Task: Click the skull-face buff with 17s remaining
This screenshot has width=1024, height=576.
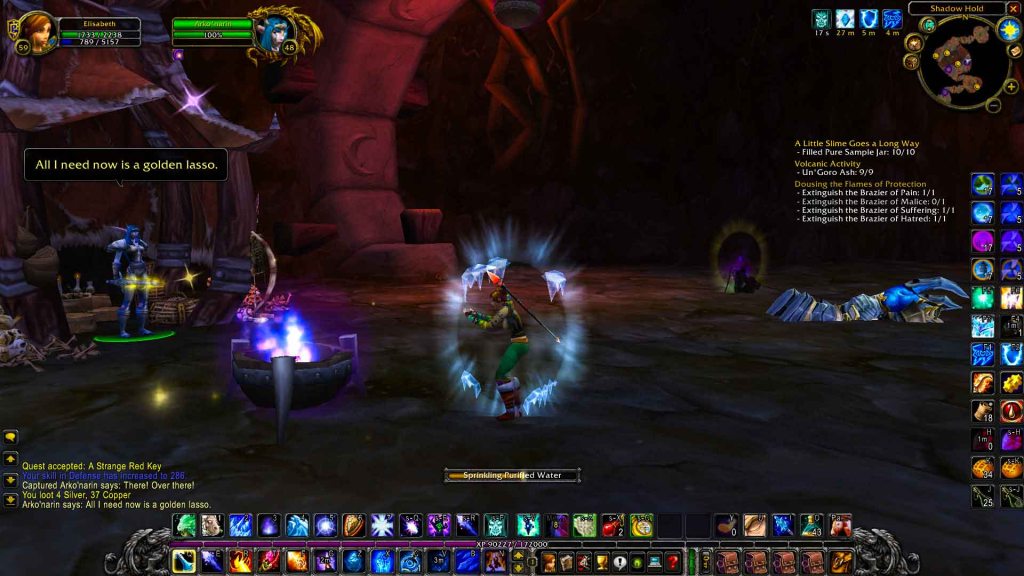Action: point(821,18)
